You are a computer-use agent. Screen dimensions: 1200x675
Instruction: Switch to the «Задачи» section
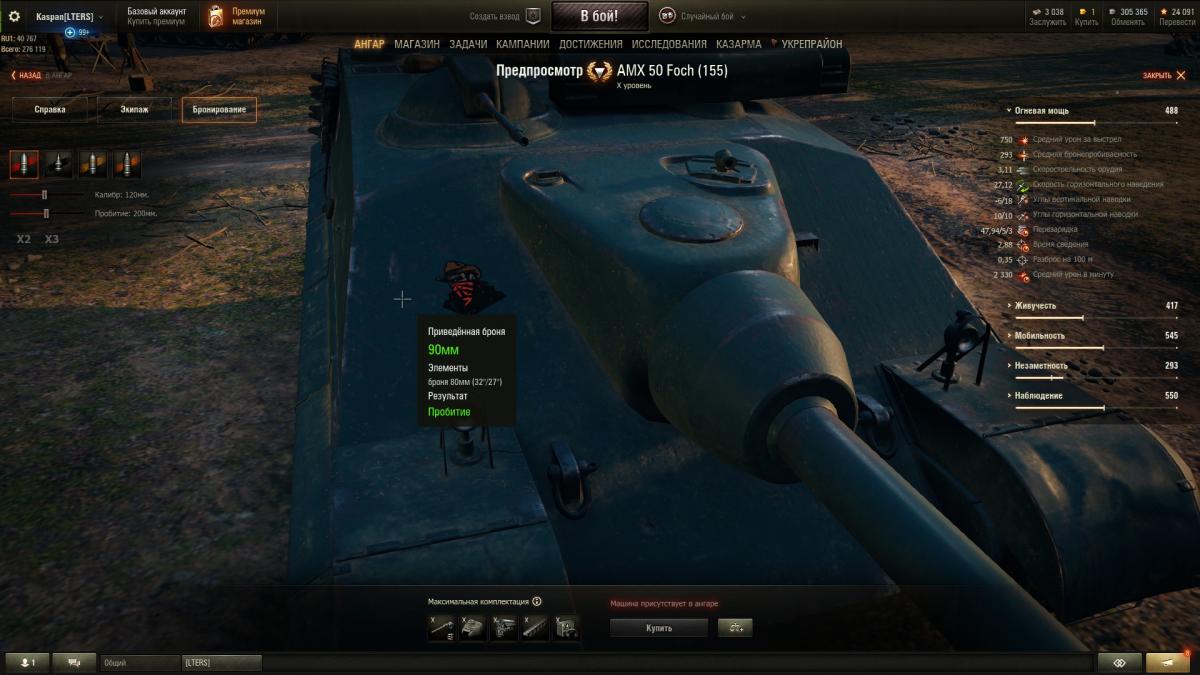pos(468,44)
